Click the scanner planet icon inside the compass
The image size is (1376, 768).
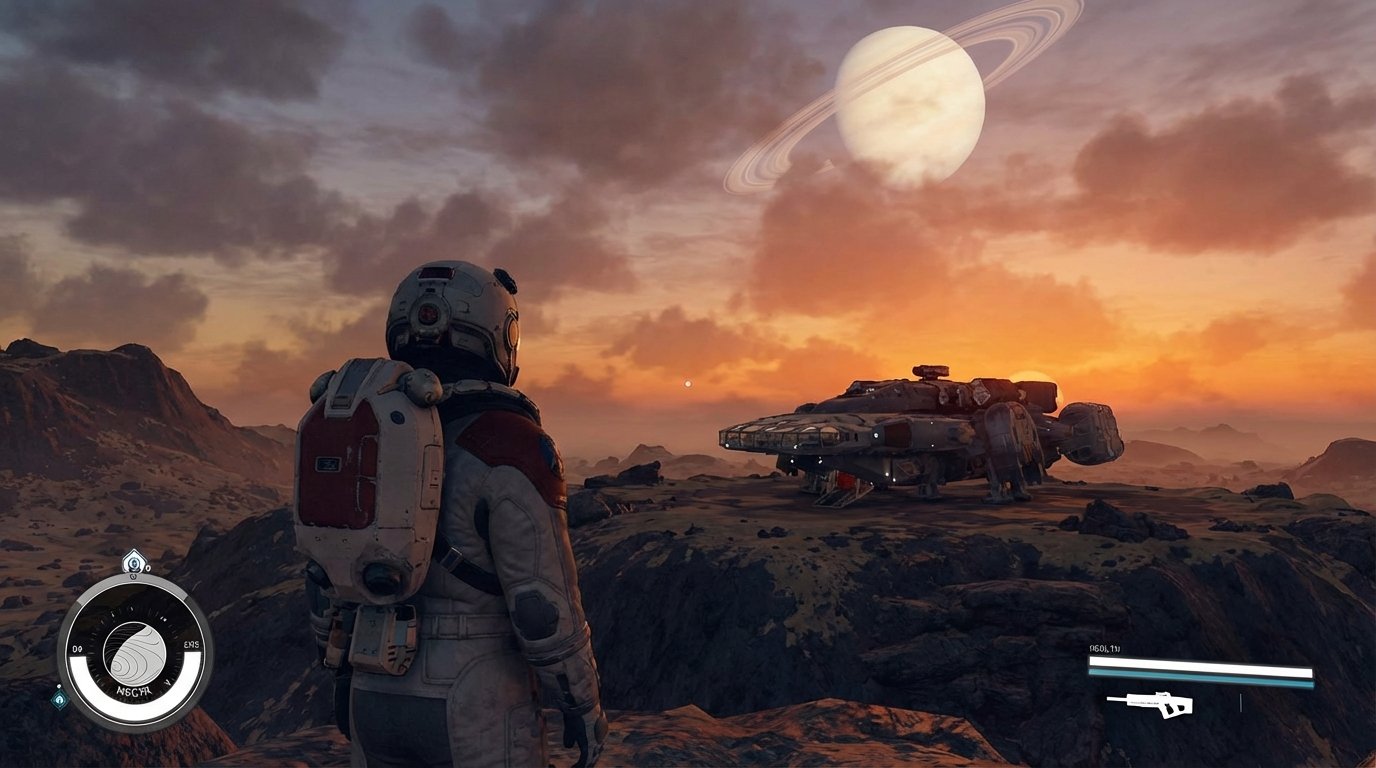(134, 652)
